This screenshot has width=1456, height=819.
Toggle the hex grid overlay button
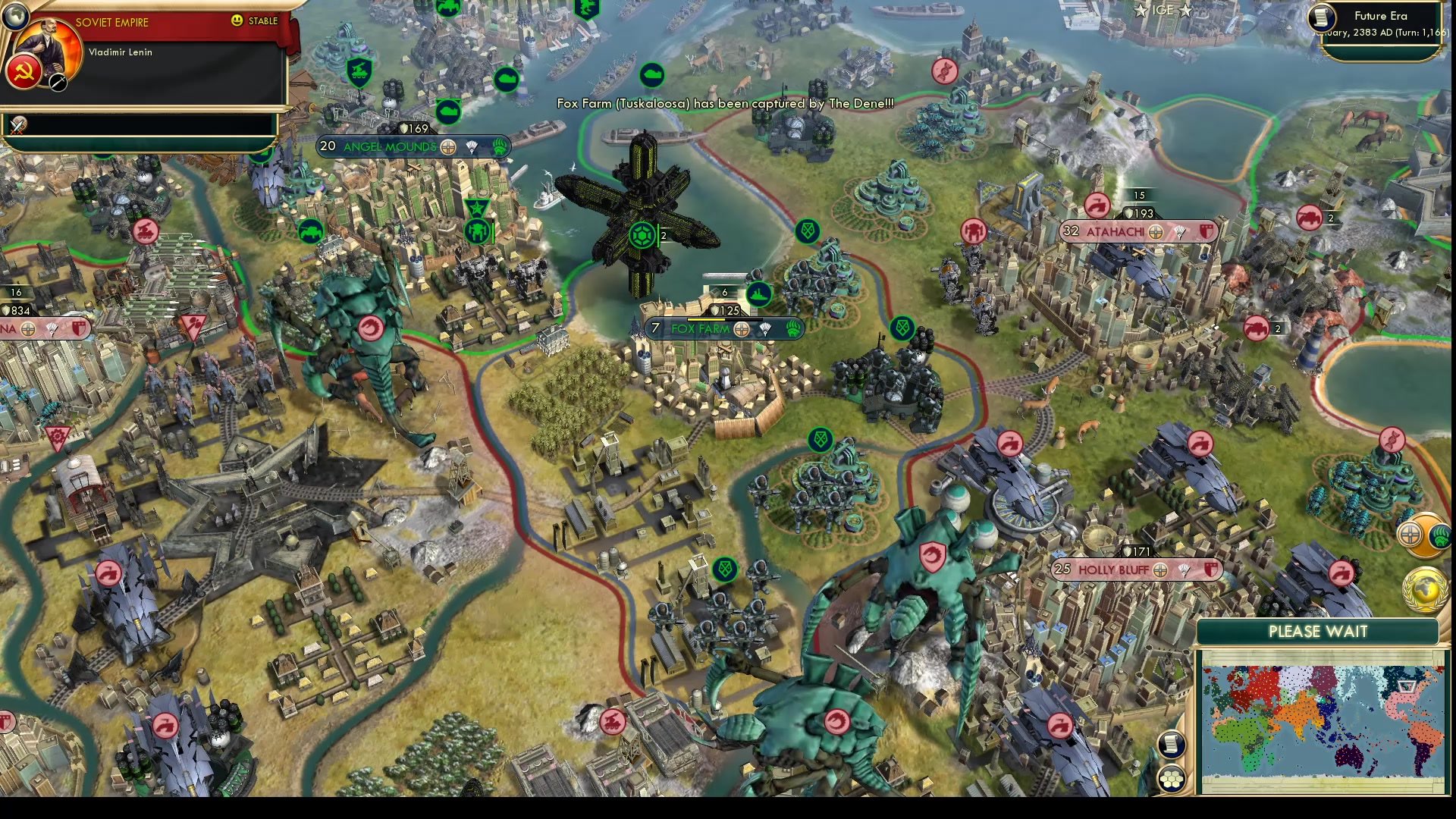coord(1172,780)
